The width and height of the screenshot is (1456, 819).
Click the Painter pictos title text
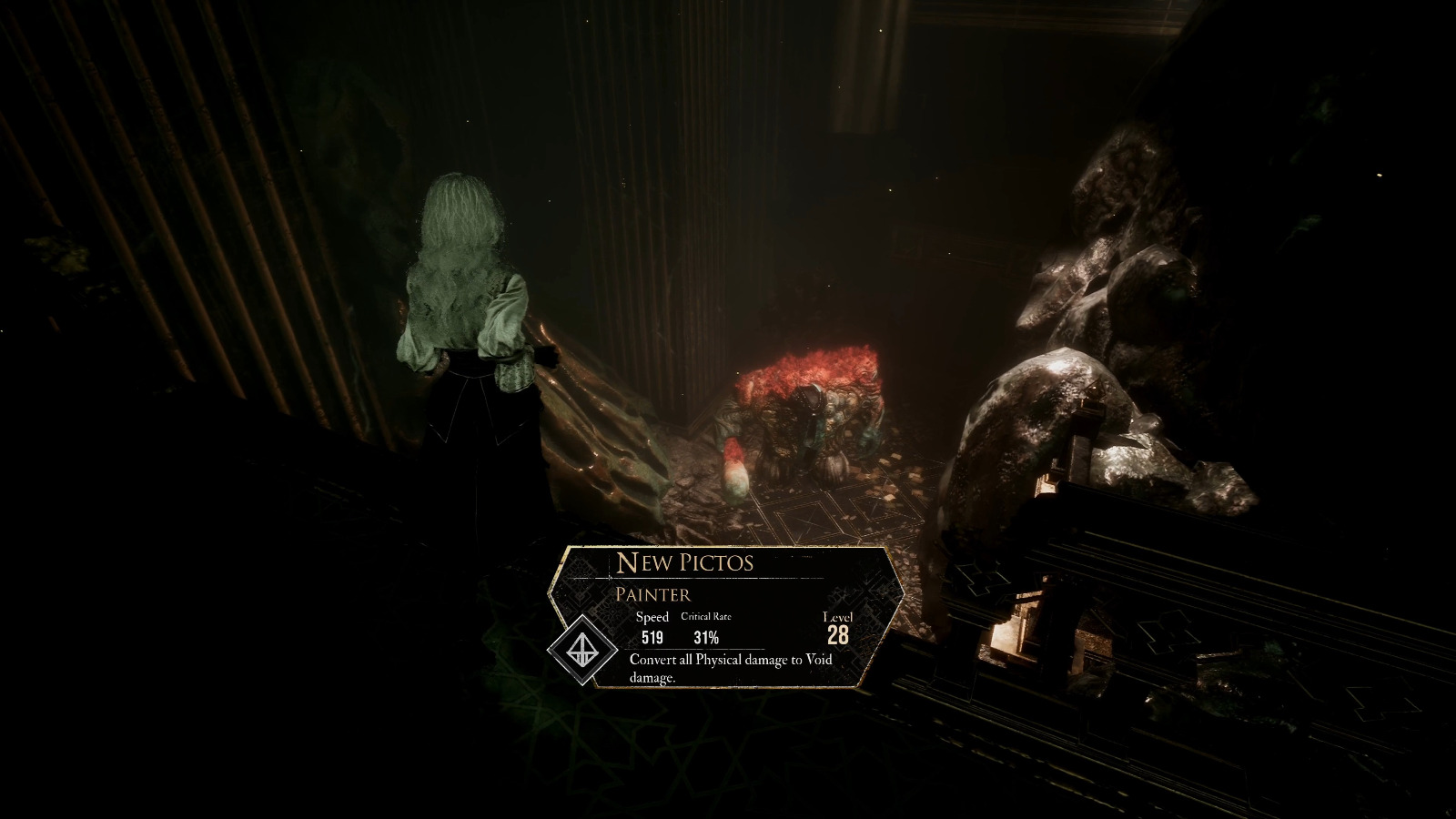tap(652, 593)
